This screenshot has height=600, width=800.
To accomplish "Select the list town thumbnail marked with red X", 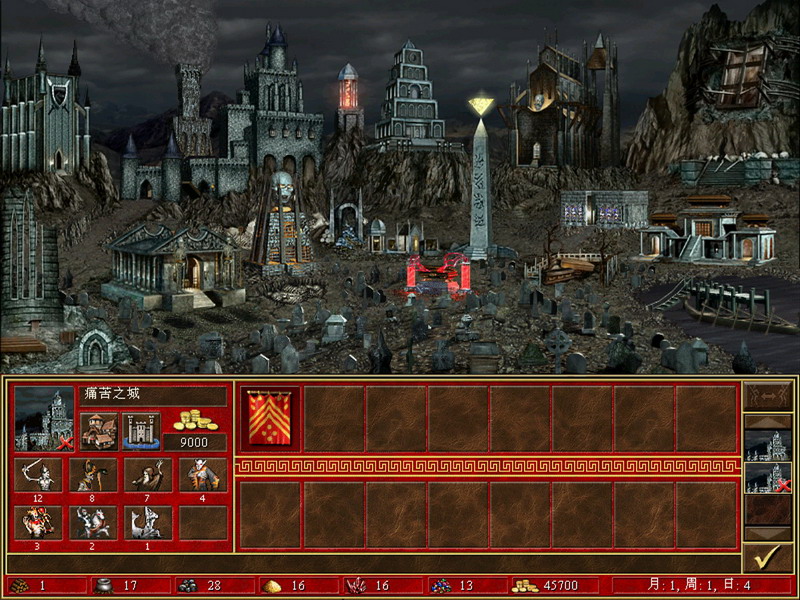I will coord(768,478).
